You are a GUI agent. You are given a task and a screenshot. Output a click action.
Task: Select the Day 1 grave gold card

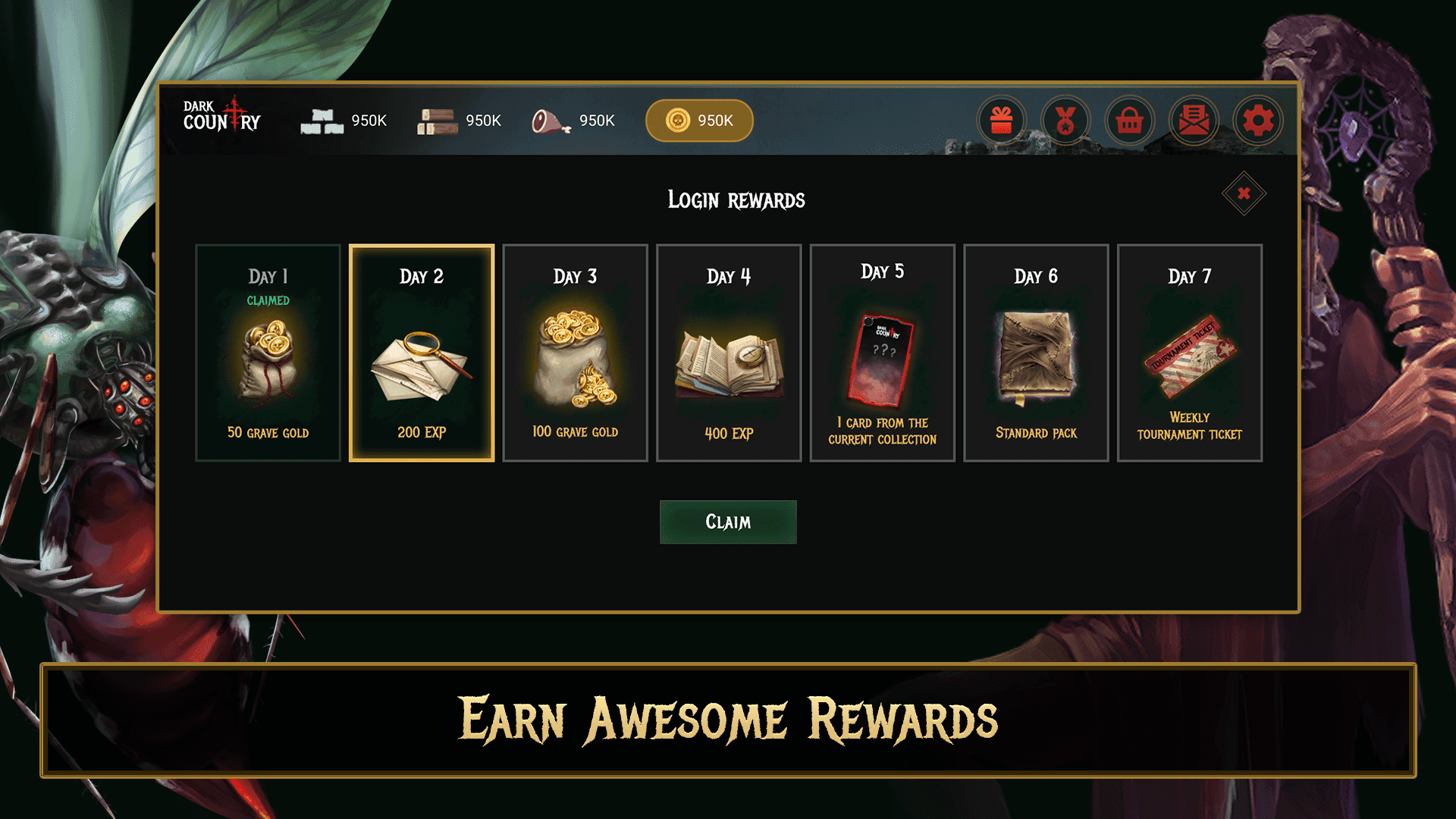pos(268,353)
